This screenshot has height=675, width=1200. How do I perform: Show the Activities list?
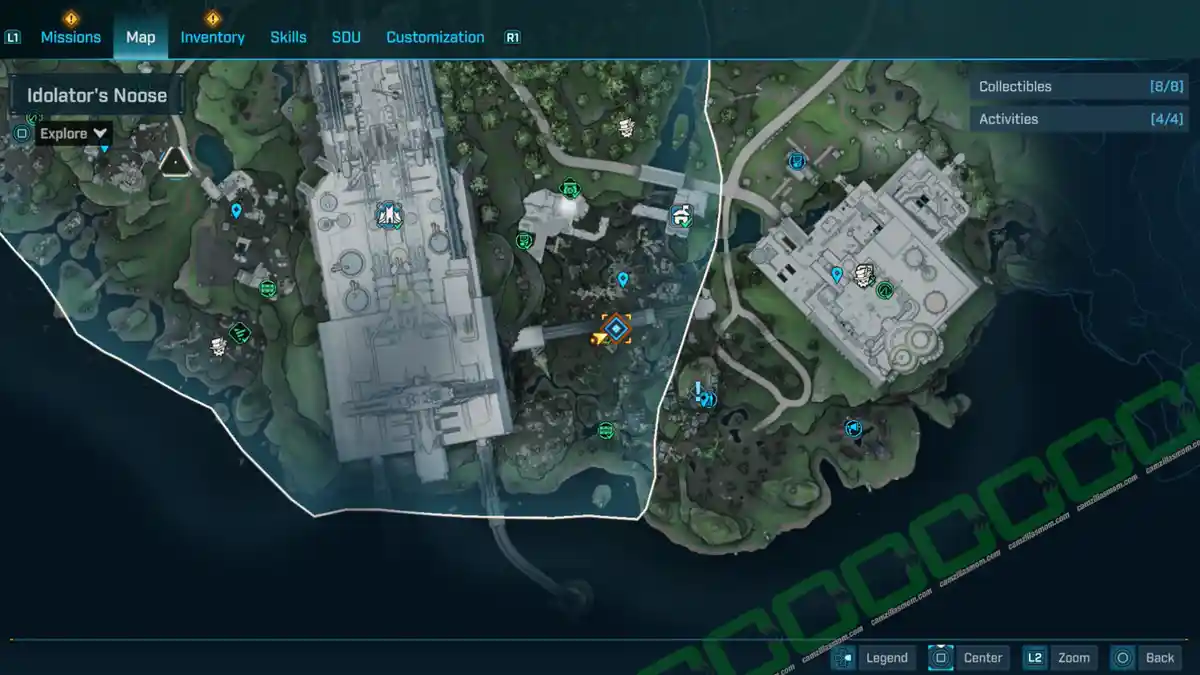[x=1080, y=119]
